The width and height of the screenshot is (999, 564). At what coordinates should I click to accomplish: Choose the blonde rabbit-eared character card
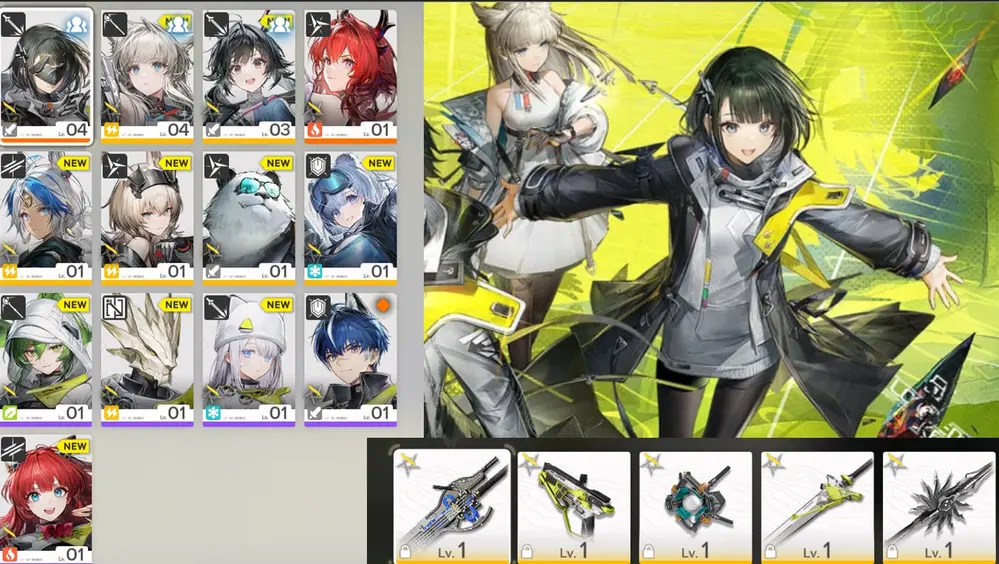(x=148, y=217)
